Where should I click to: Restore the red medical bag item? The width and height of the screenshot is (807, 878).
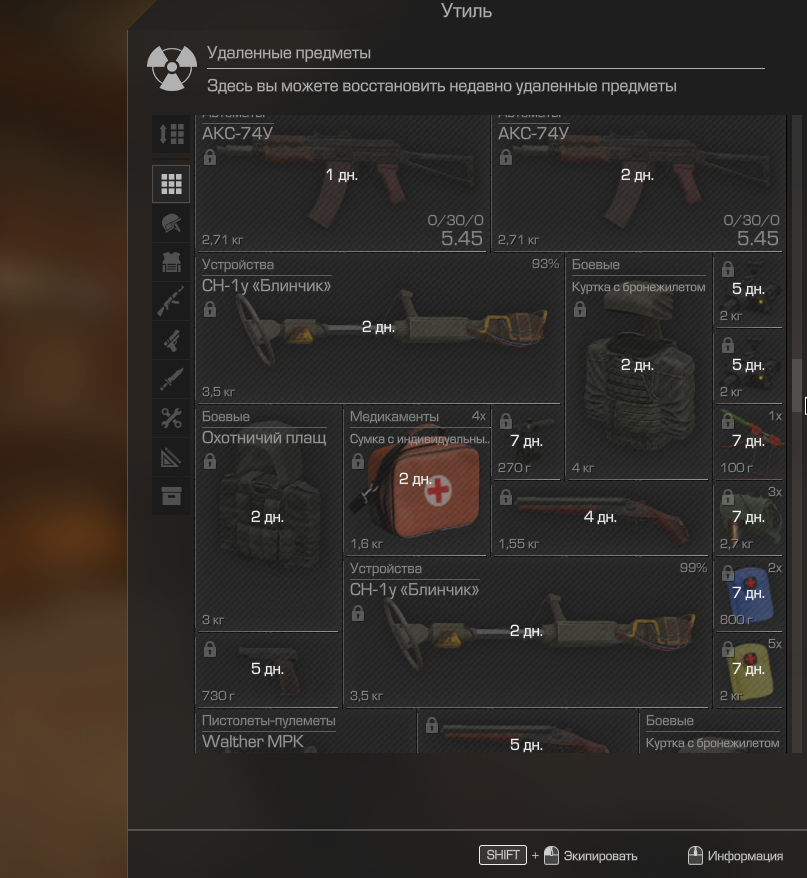pyautogui.click(x=416, y=480)
